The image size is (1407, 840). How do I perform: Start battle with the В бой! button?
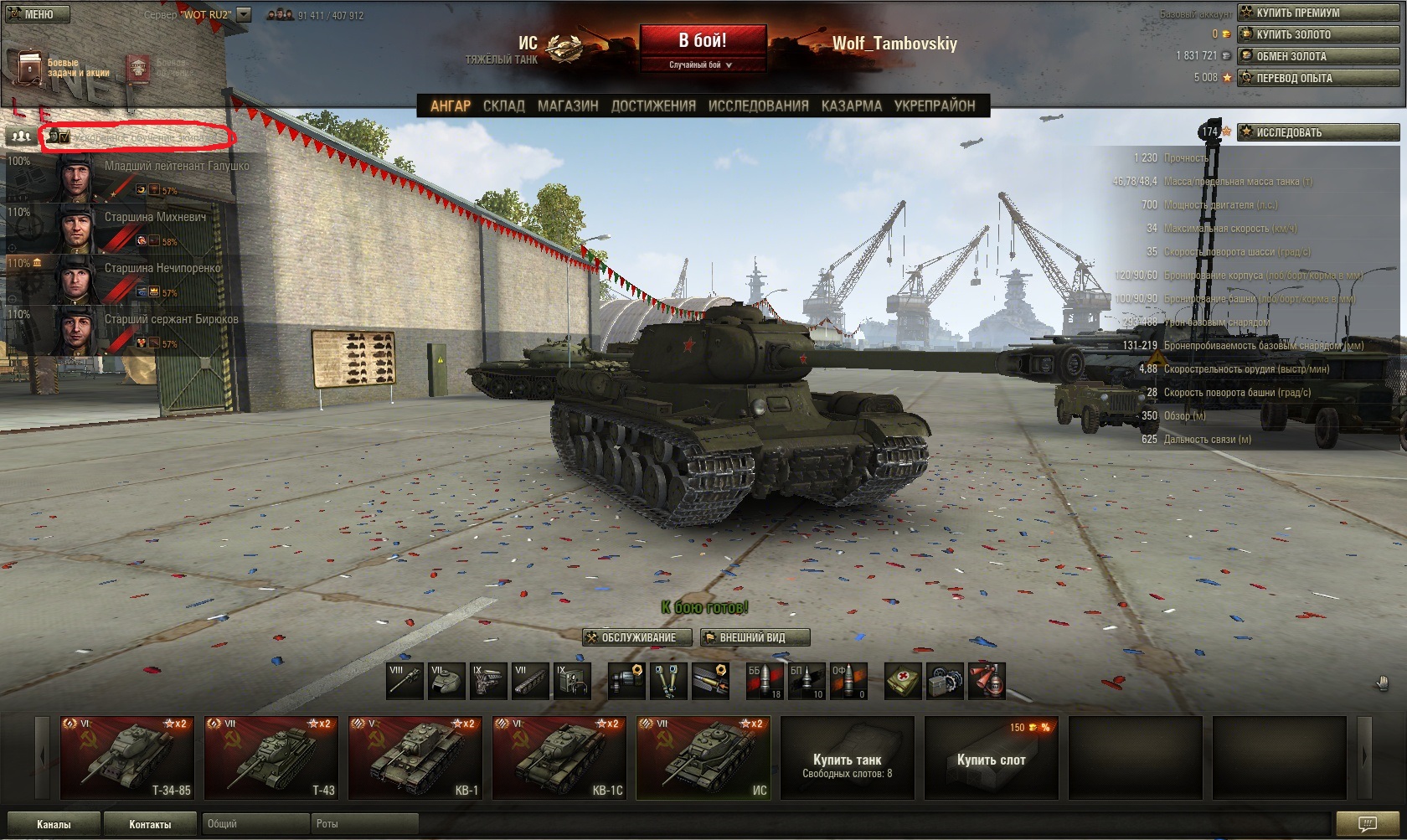(703, 40)
